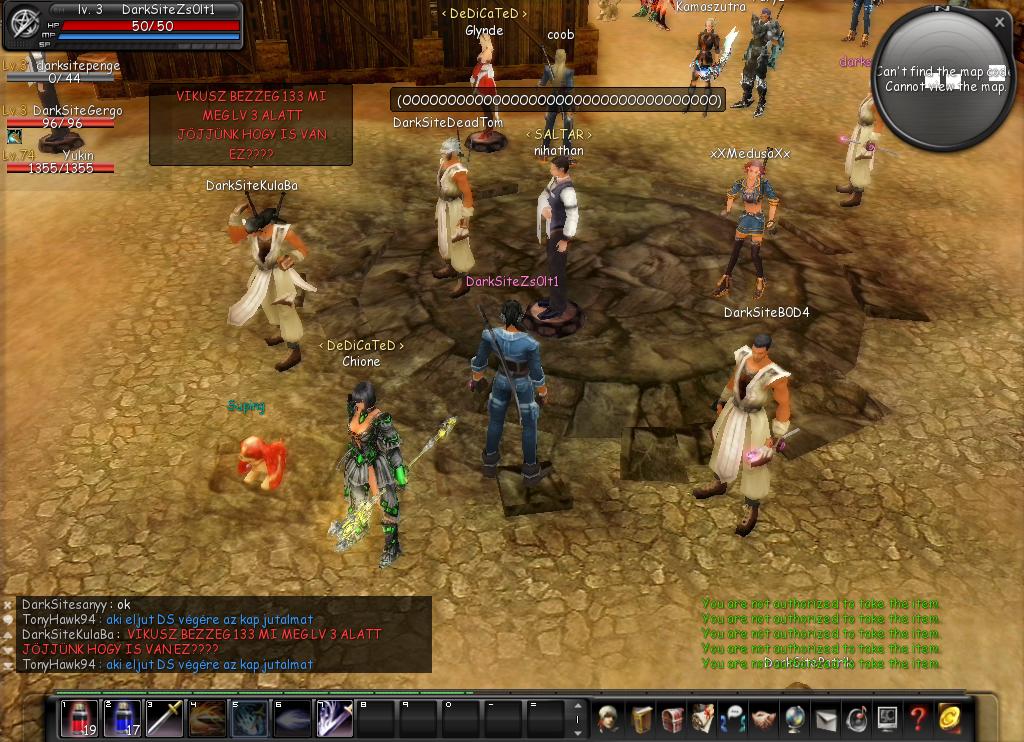Use the red health potion slot
Image resolution: width=1024 pixels, height=742 pixels.
tap(79, 718)
